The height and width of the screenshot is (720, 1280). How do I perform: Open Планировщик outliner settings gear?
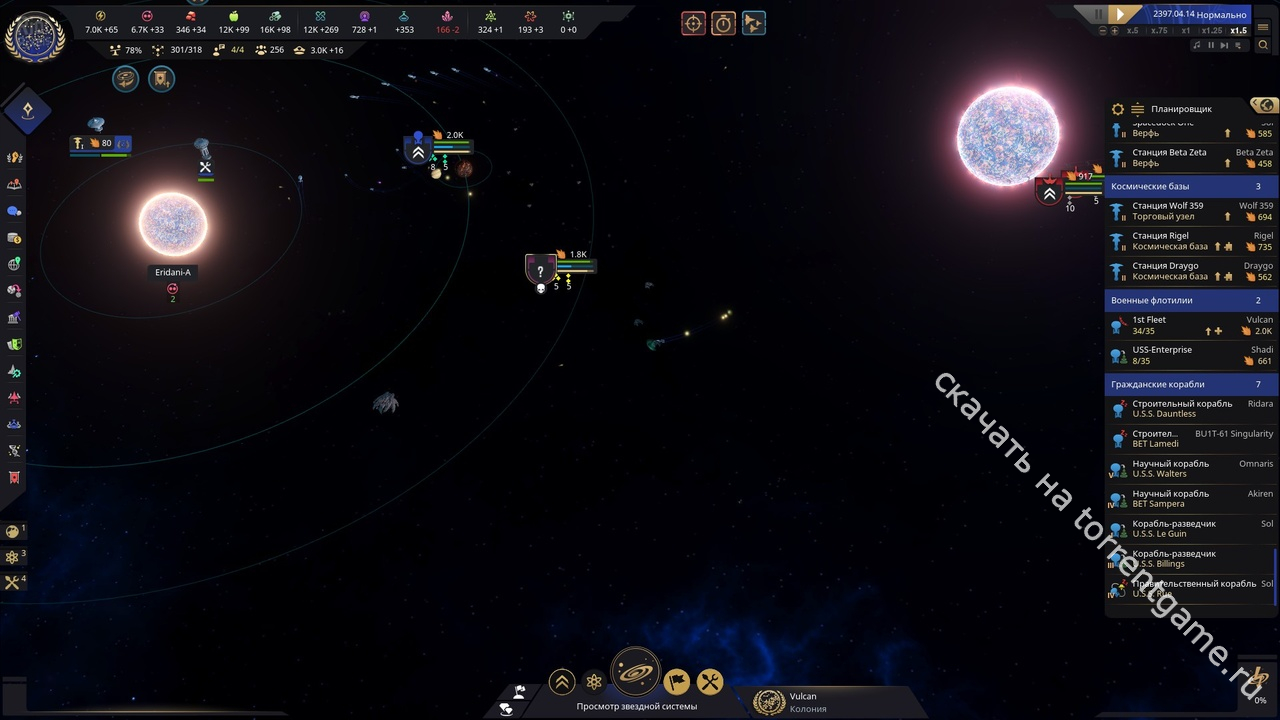(1118, 109)
